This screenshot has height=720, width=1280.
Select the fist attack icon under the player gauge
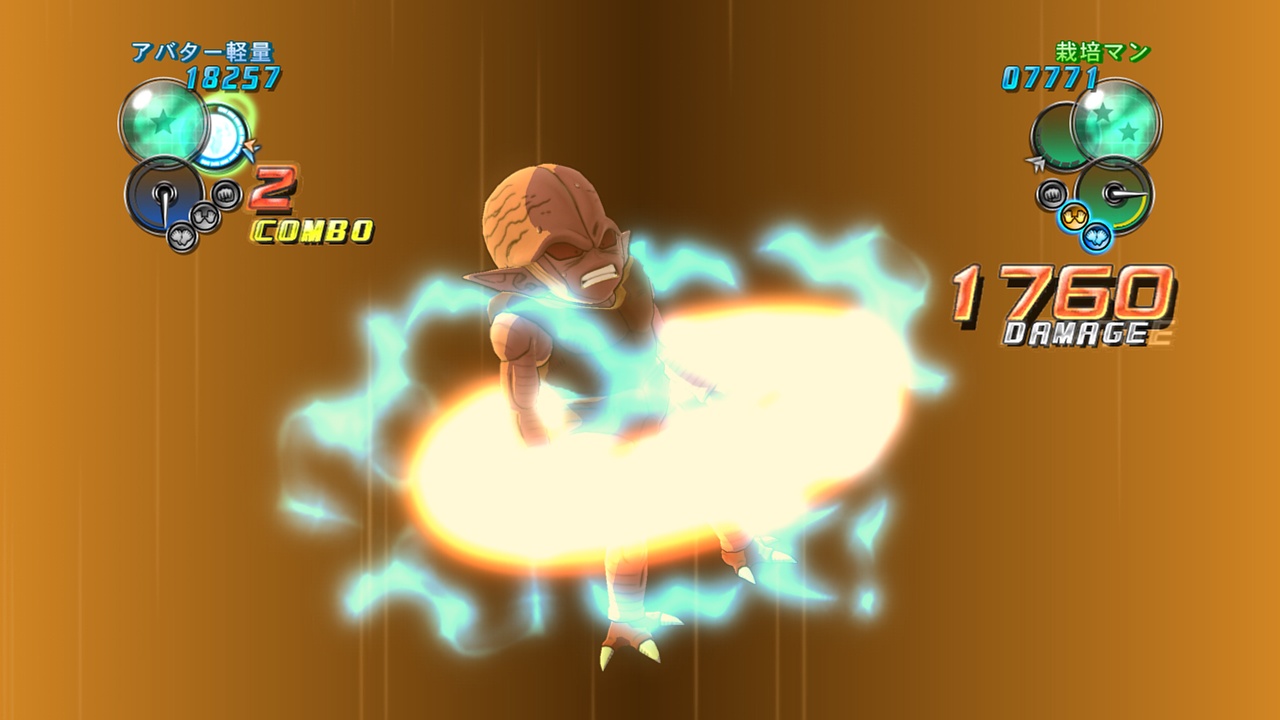click(225, 194)
